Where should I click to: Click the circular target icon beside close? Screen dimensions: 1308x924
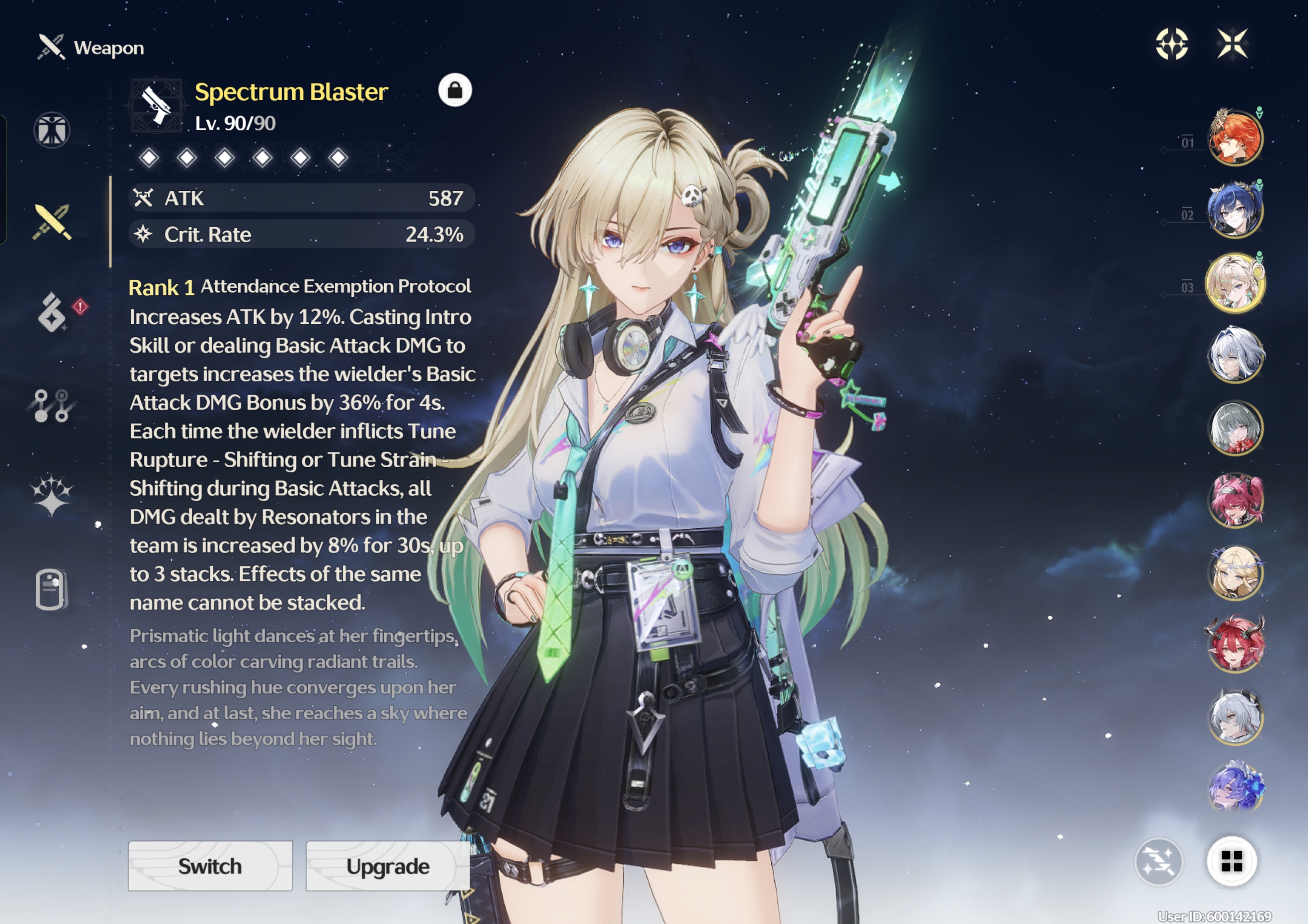point(1172,44)
